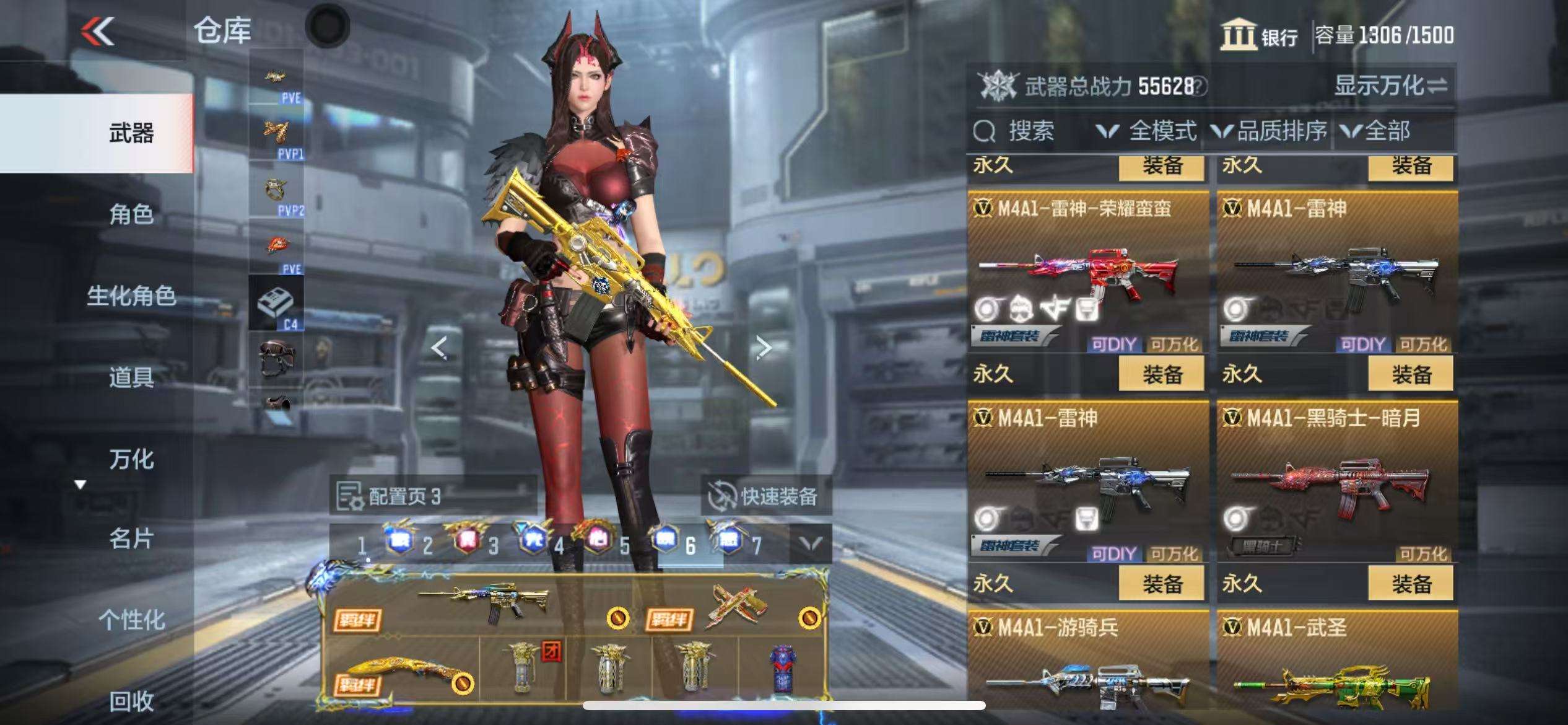
Task: Open the 个性化 tab
Action: pos(131,620)
